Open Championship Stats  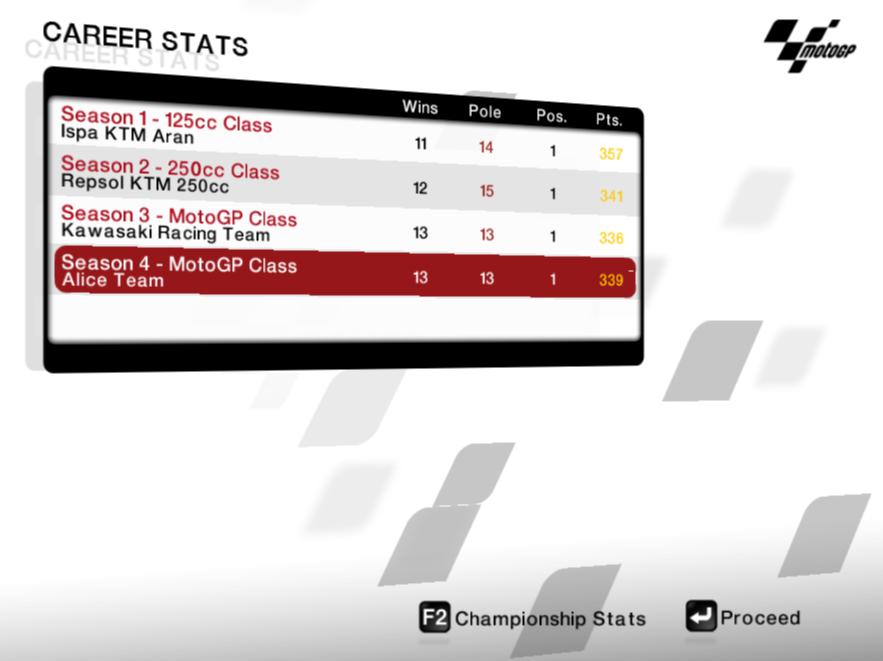pos(533,619)
